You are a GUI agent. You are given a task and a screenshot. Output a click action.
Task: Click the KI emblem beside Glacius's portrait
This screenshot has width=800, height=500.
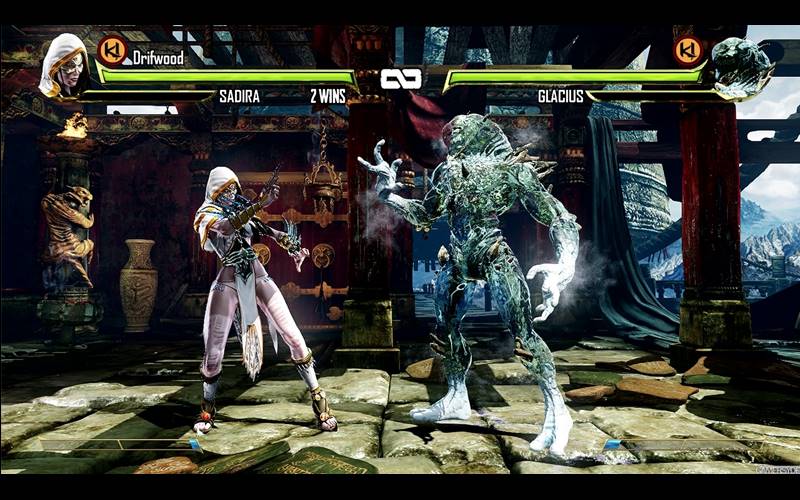coord(689,50)
